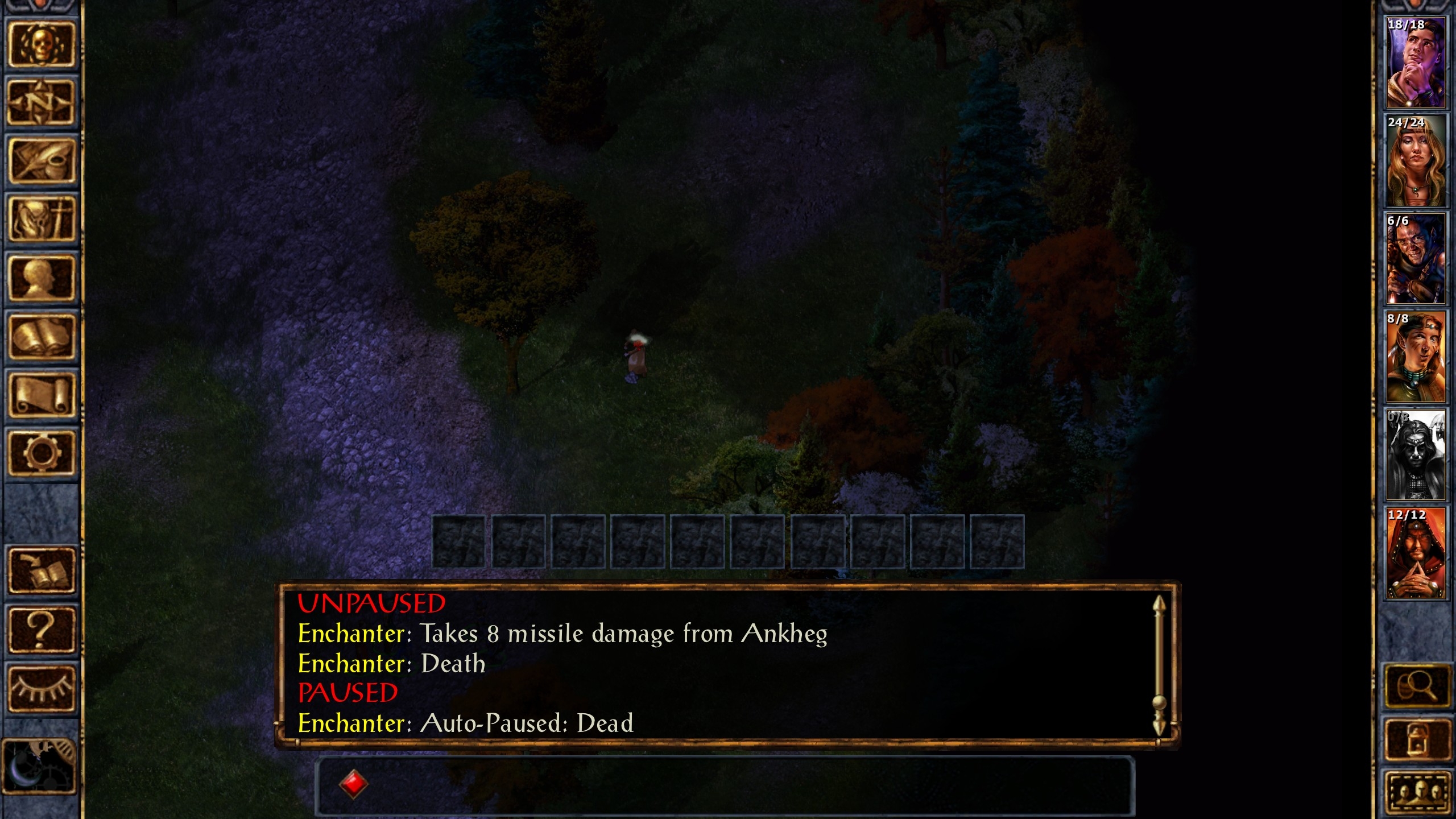Viewport: 1456px width, 819px height.
Task: Open the options menu via the gear icon
Action: click(41, 453)
